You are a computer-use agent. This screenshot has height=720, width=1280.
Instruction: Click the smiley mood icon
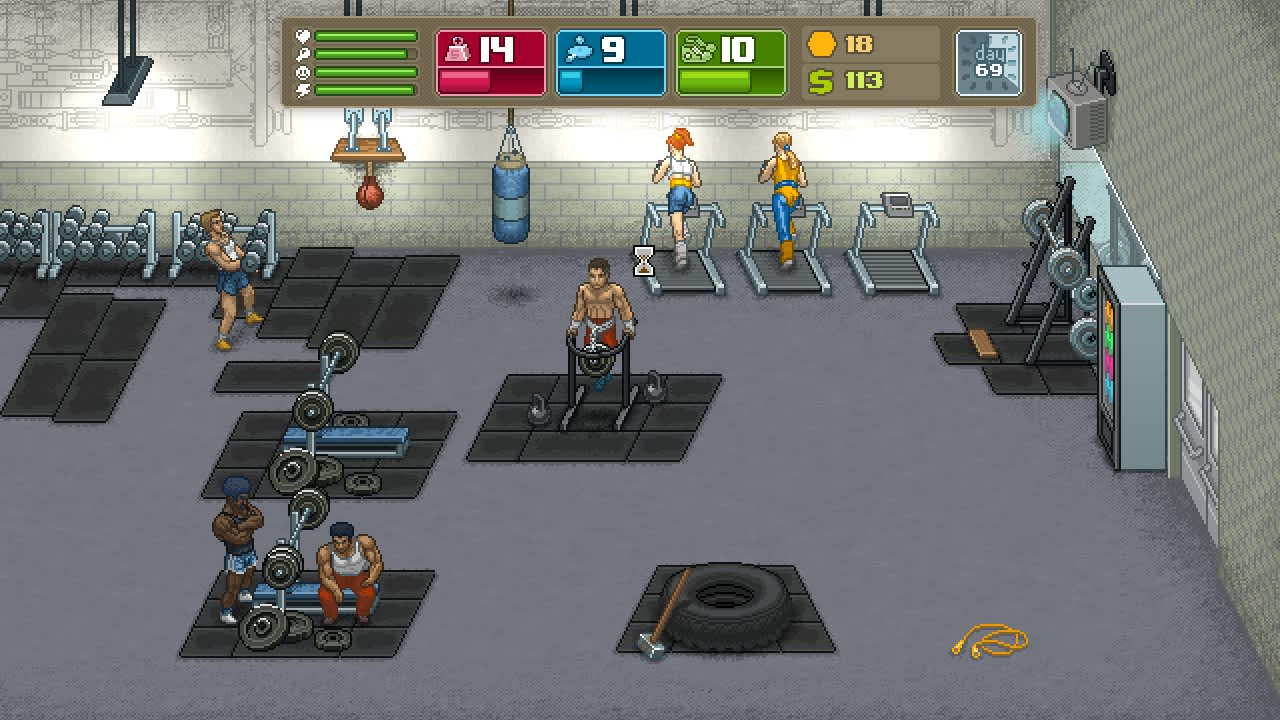[303, 73]
